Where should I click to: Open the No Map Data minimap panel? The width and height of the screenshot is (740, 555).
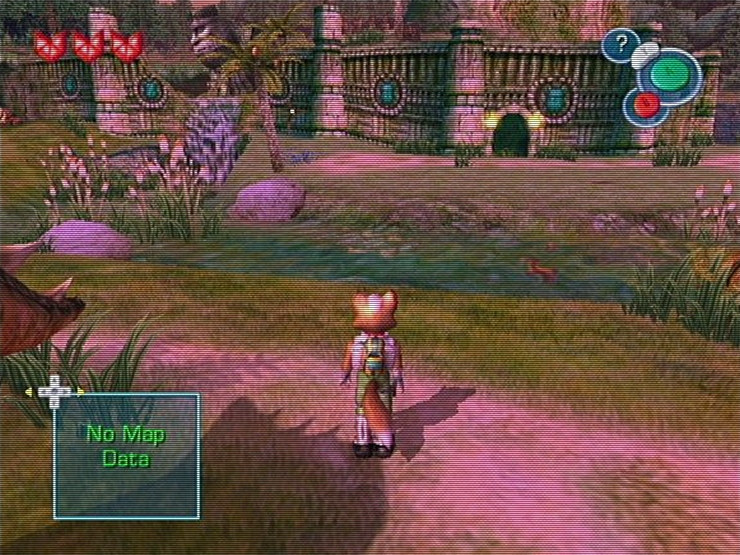(126, 455)
